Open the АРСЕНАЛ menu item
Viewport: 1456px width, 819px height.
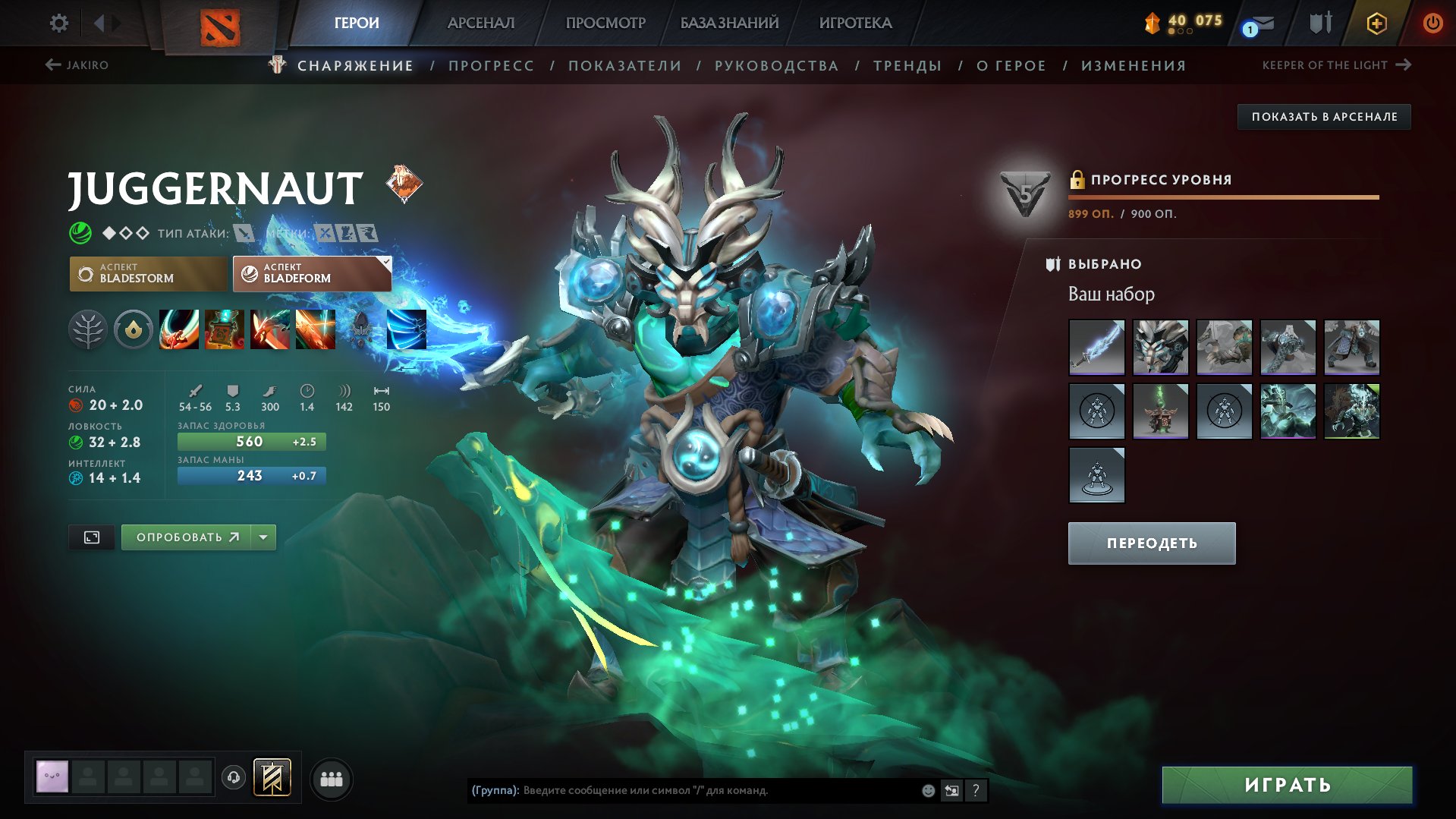481,23
